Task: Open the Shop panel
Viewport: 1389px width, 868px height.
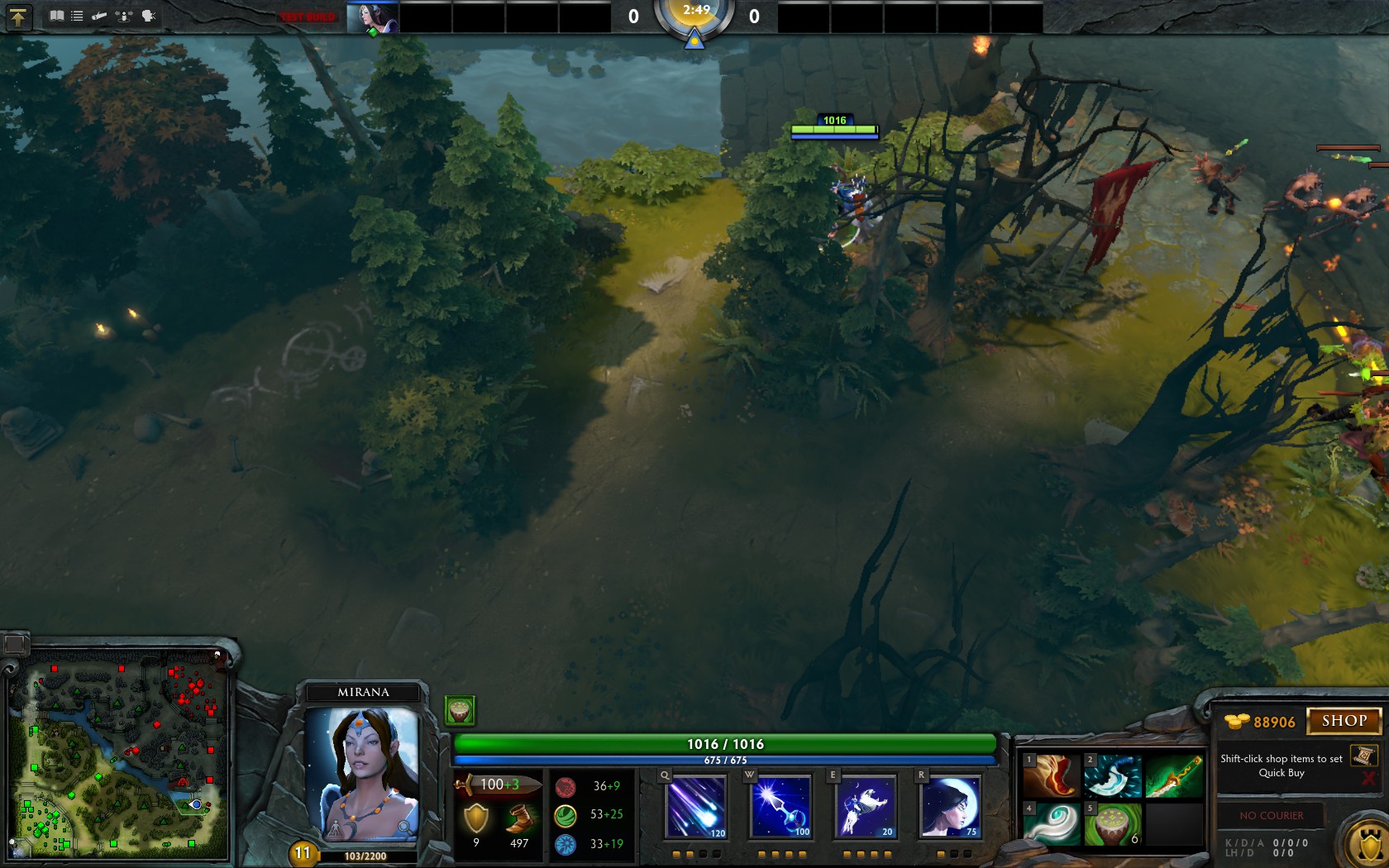Action: [1344, 721]
